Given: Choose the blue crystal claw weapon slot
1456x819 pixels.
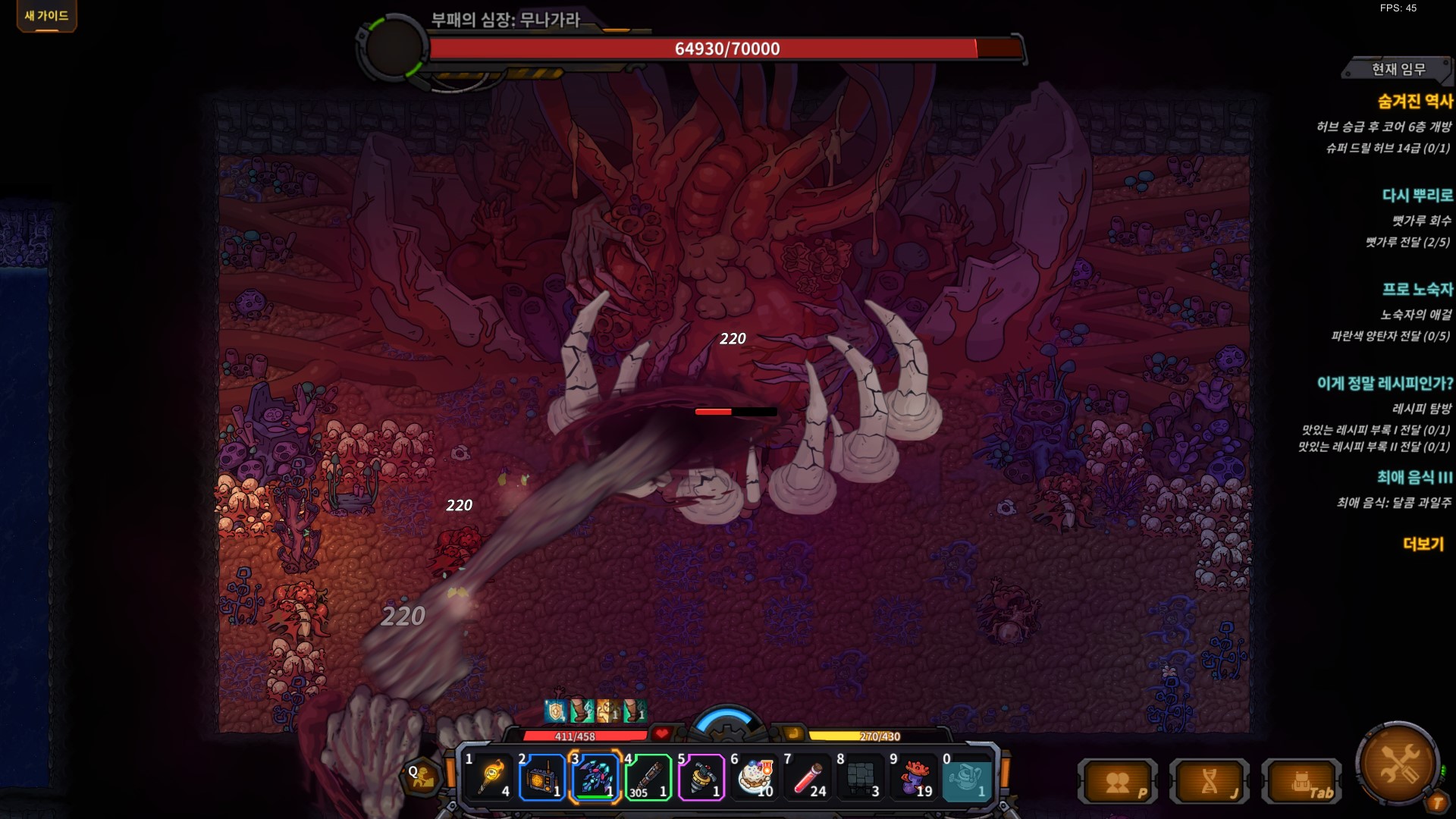Looking at the screenshot, I should [595, 777].
